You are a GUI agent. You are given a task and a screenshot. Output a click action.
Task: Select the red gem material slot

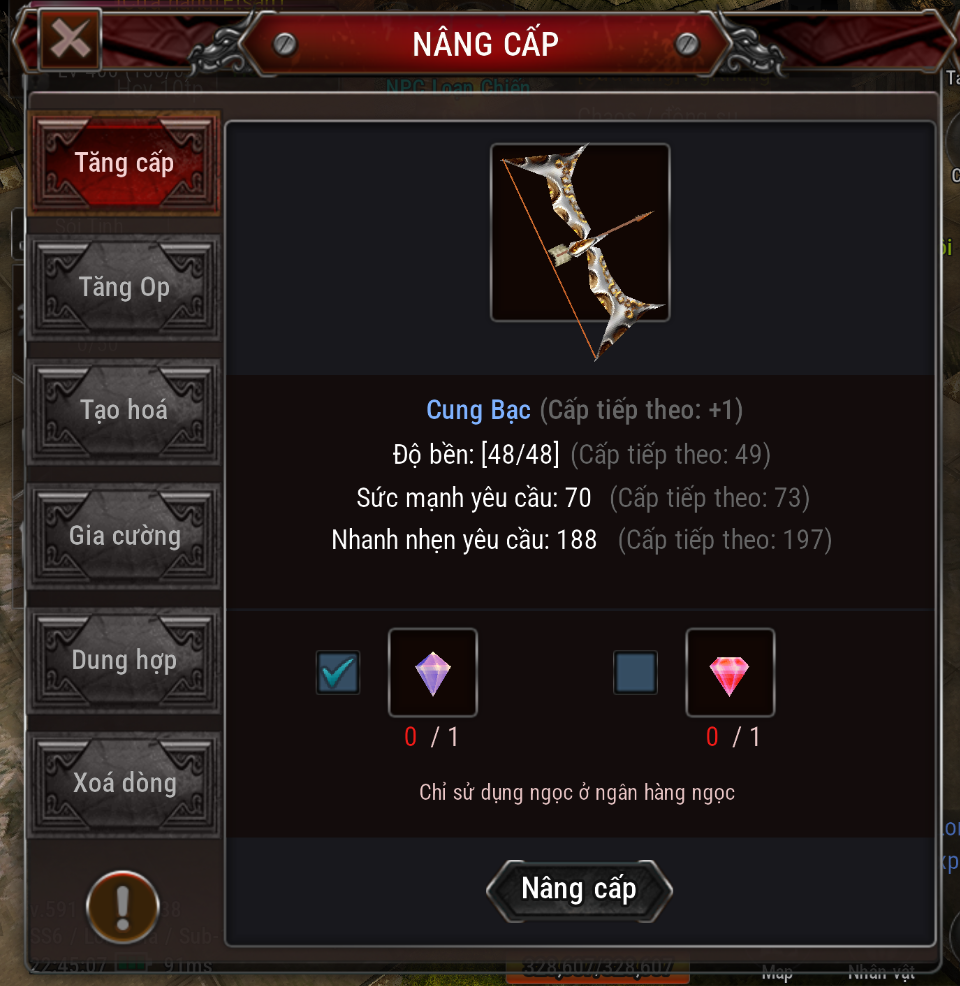pyautogui.click(x=730, y=673)
